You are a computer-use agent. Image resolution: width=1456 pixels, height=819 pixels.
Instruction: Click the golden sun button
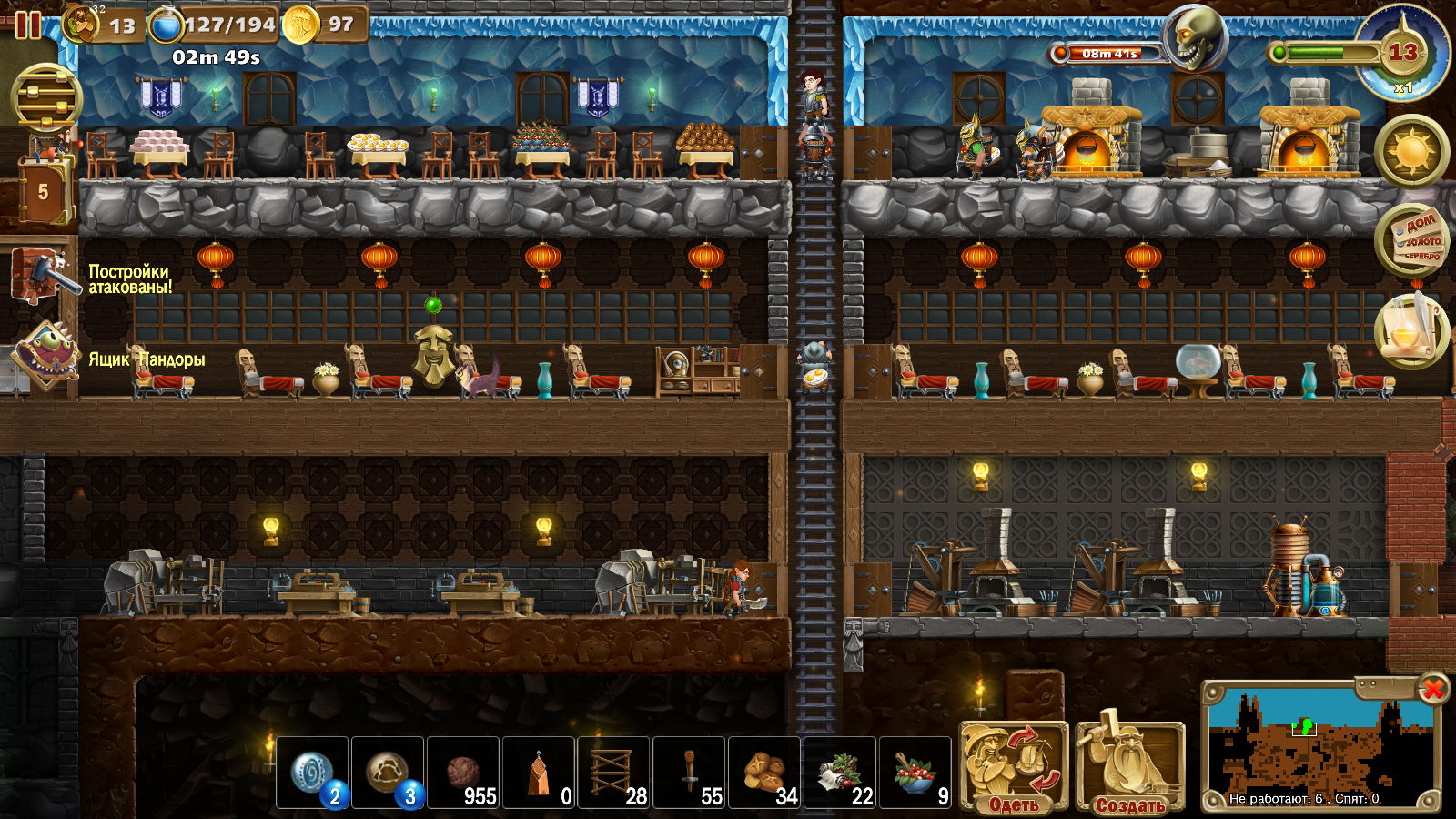pos(1411,150)
